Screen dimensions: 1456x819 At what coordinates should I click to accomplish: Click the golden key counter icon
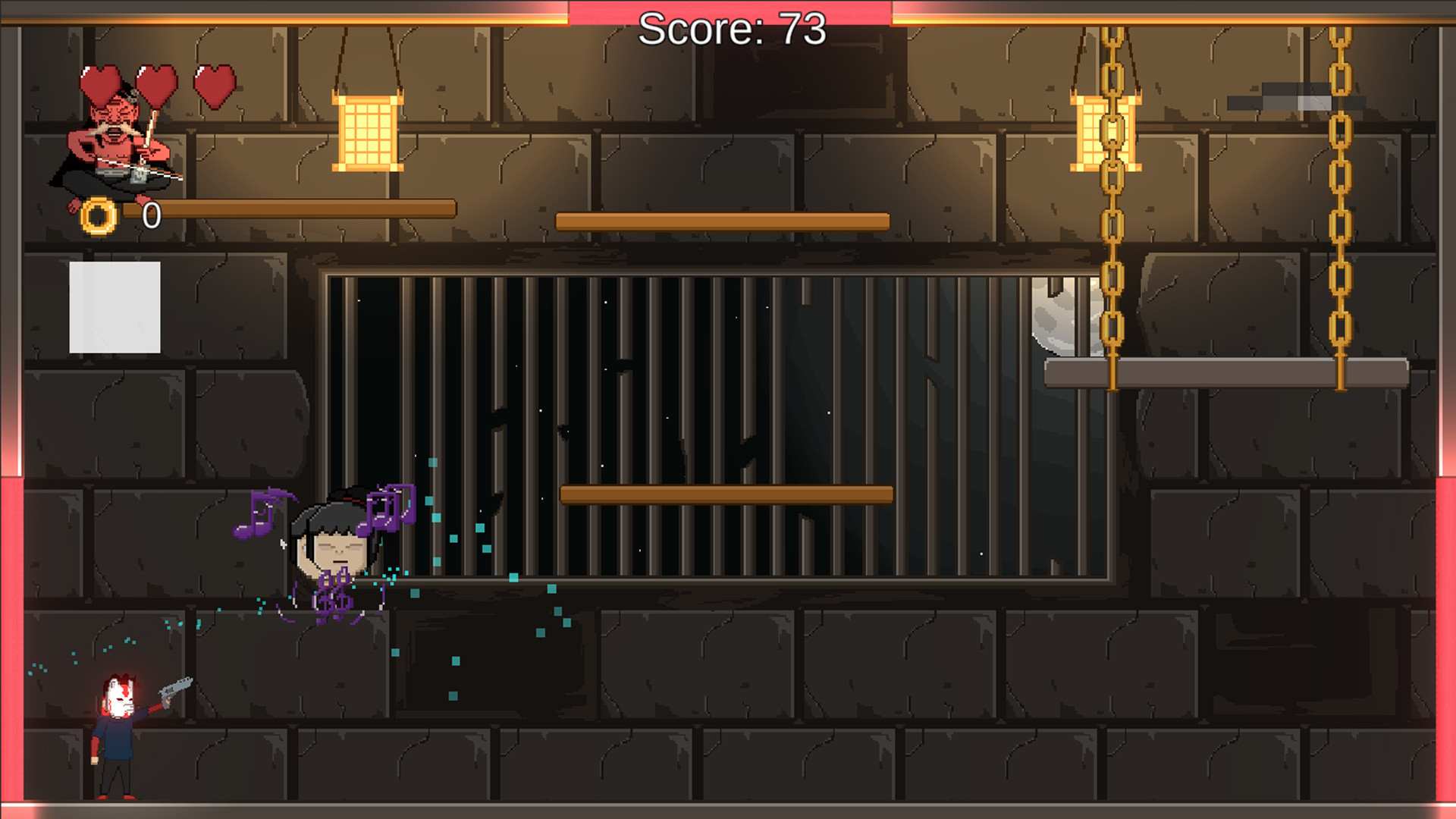tap(97, 213)
